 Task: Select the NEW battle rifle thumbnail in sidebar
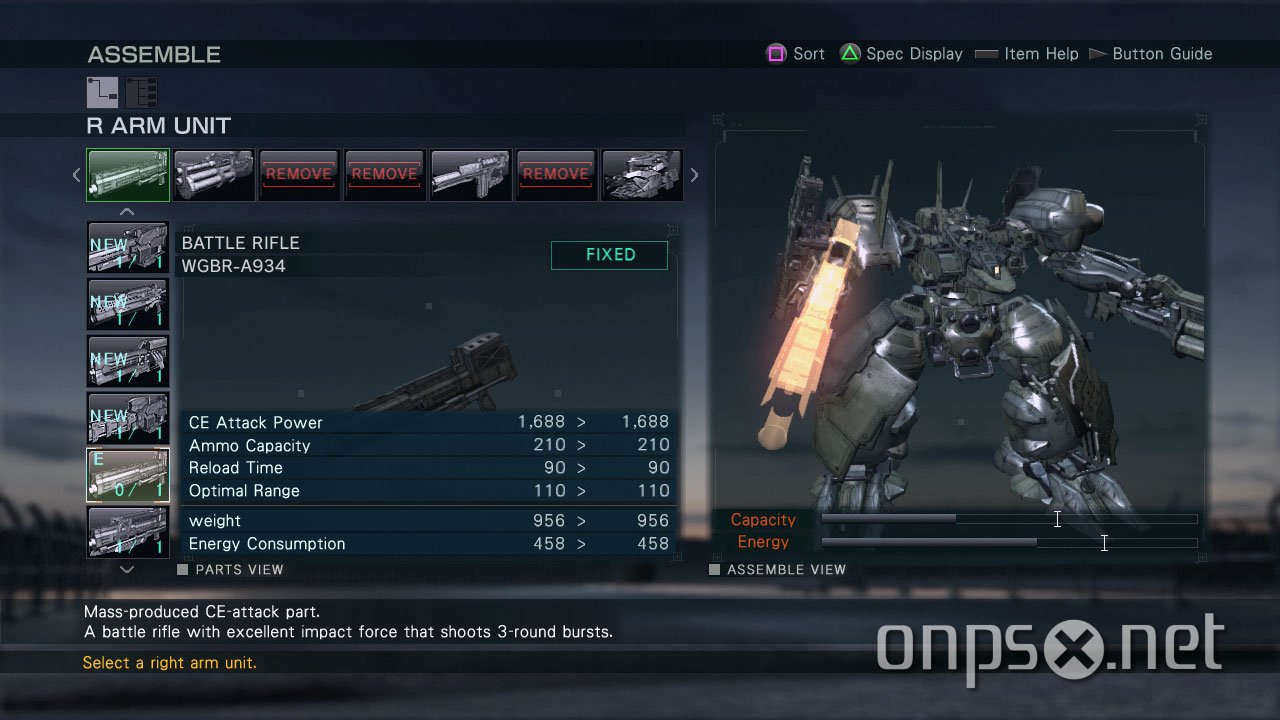click(x=127, y=246)
